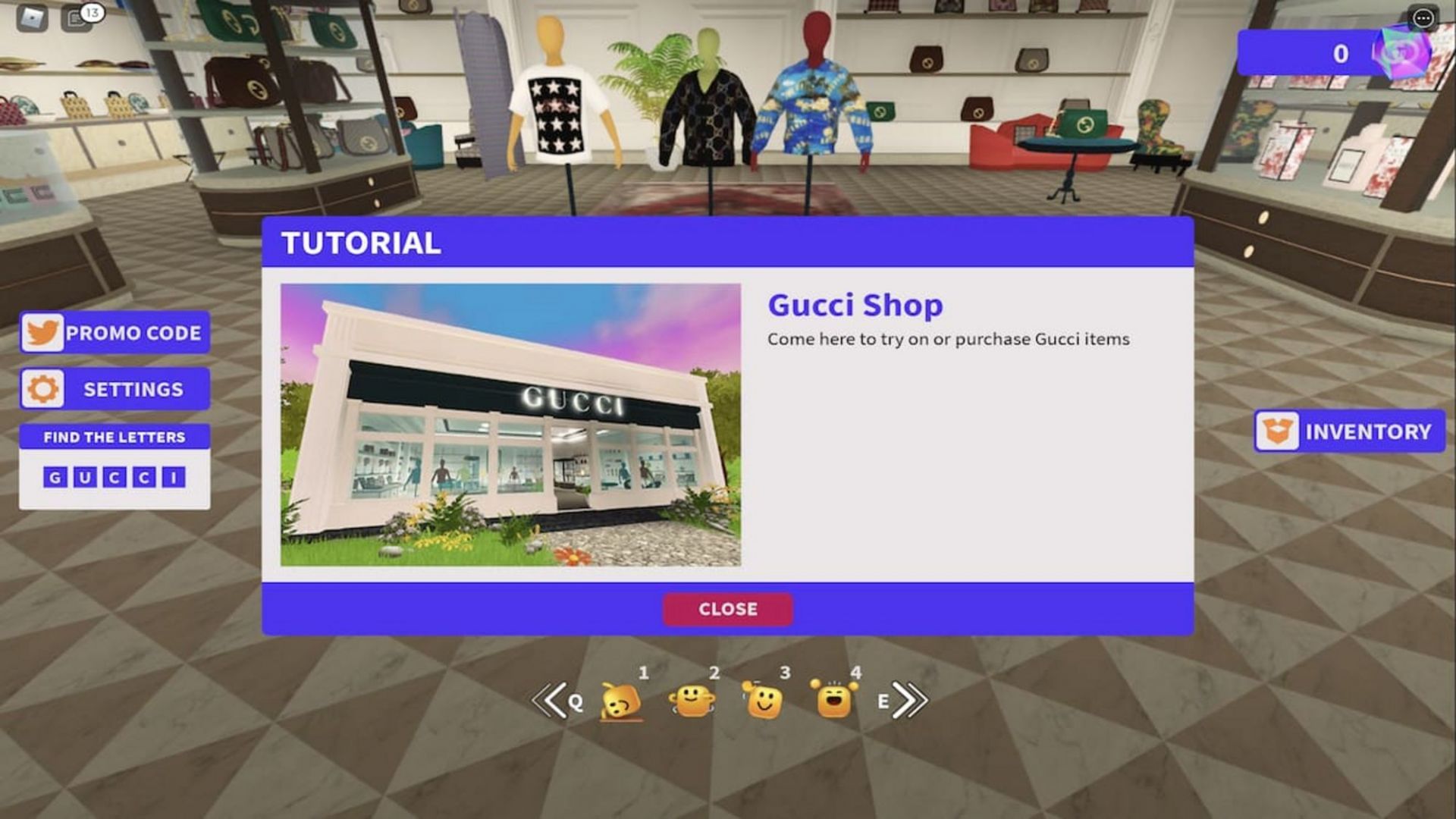Select the Tutorial header tab
The height and width of the screenshot is (819, 1456).
coord(359,243)
